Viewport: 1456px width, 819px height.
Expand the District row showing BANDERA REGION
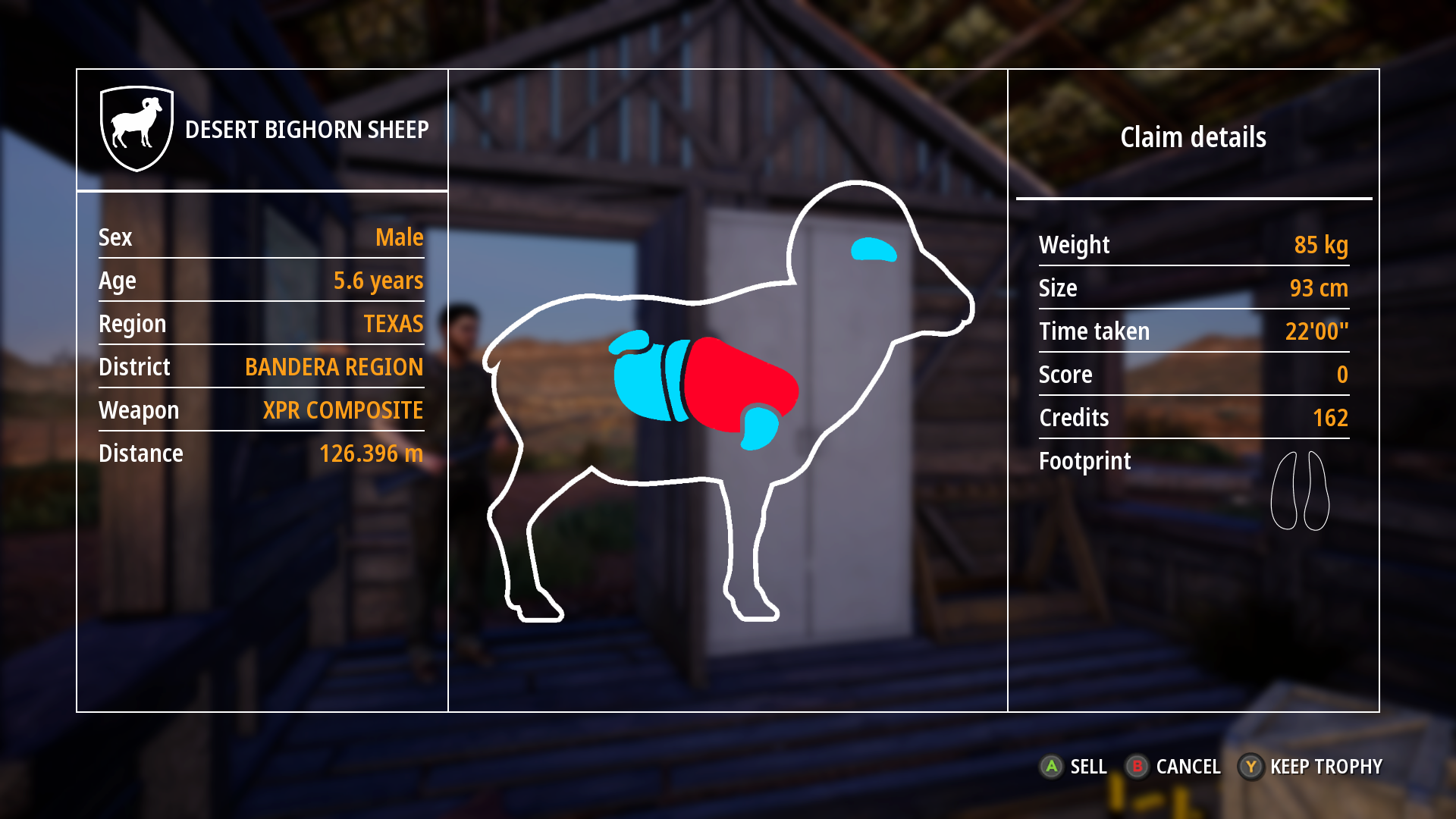[334, 367]
